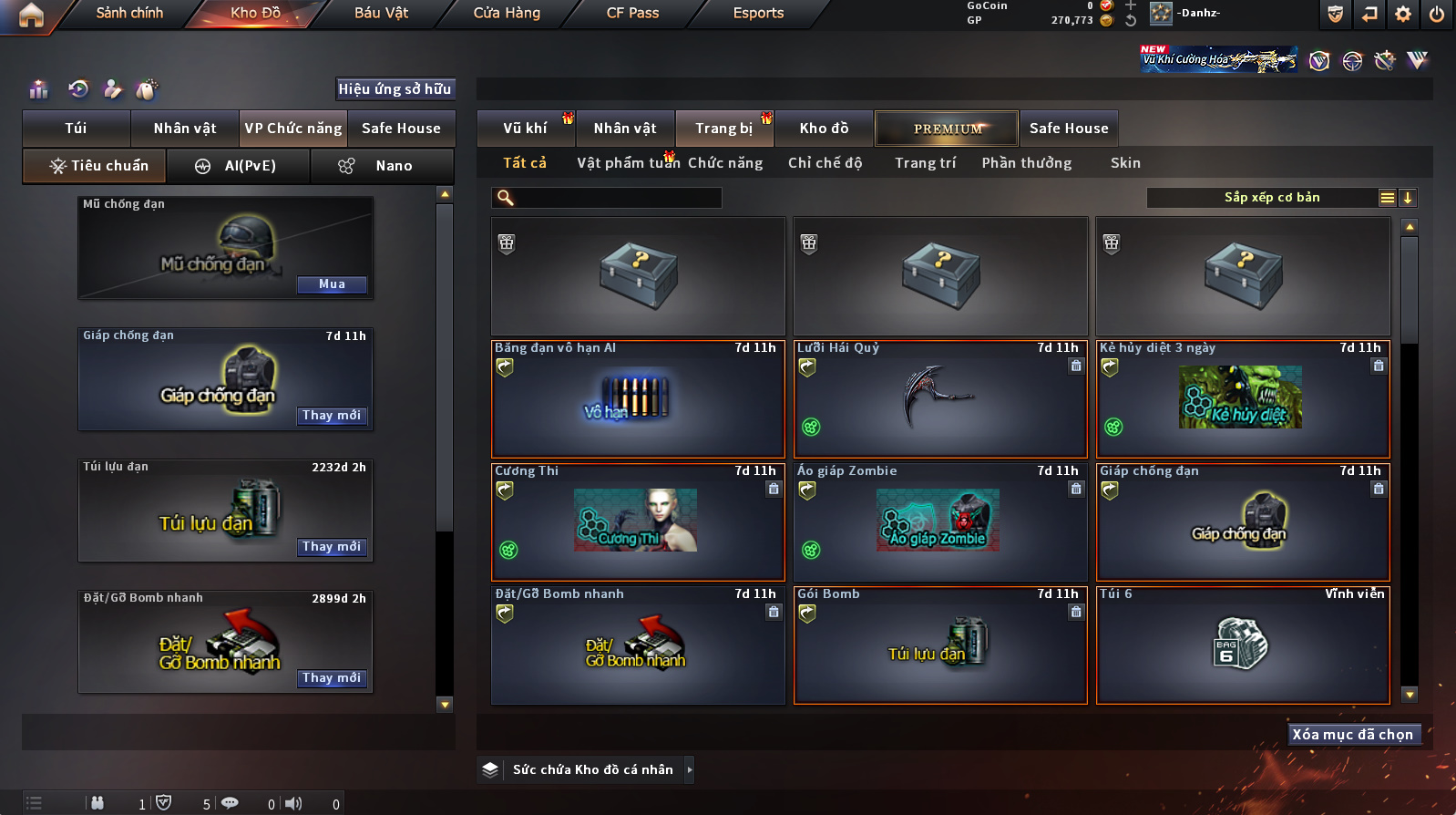
Task: Select the Lưỡi Hái Quỷ scythe item
Action: (940, 399)
